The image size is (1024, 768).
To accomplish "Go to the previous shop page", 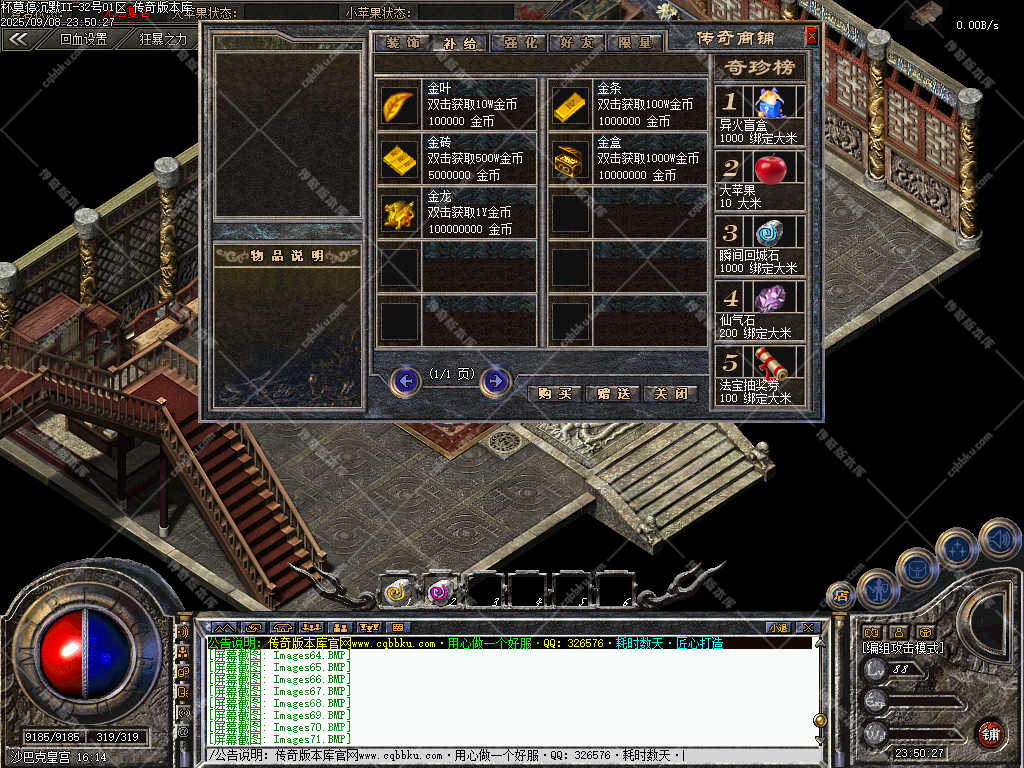I will 405,381.
